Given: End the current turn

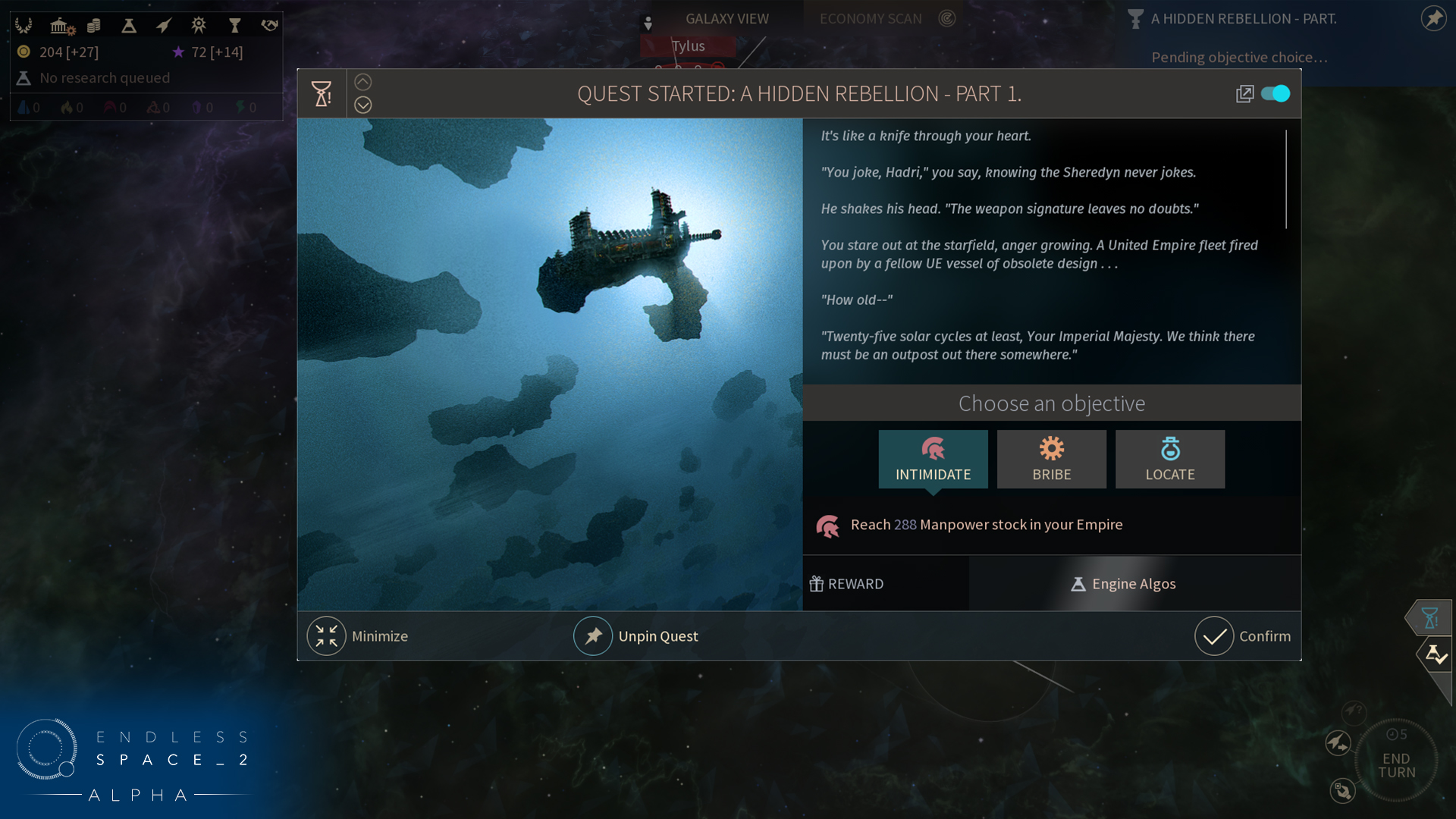Looking at the screenshot, I should 1396,765.
